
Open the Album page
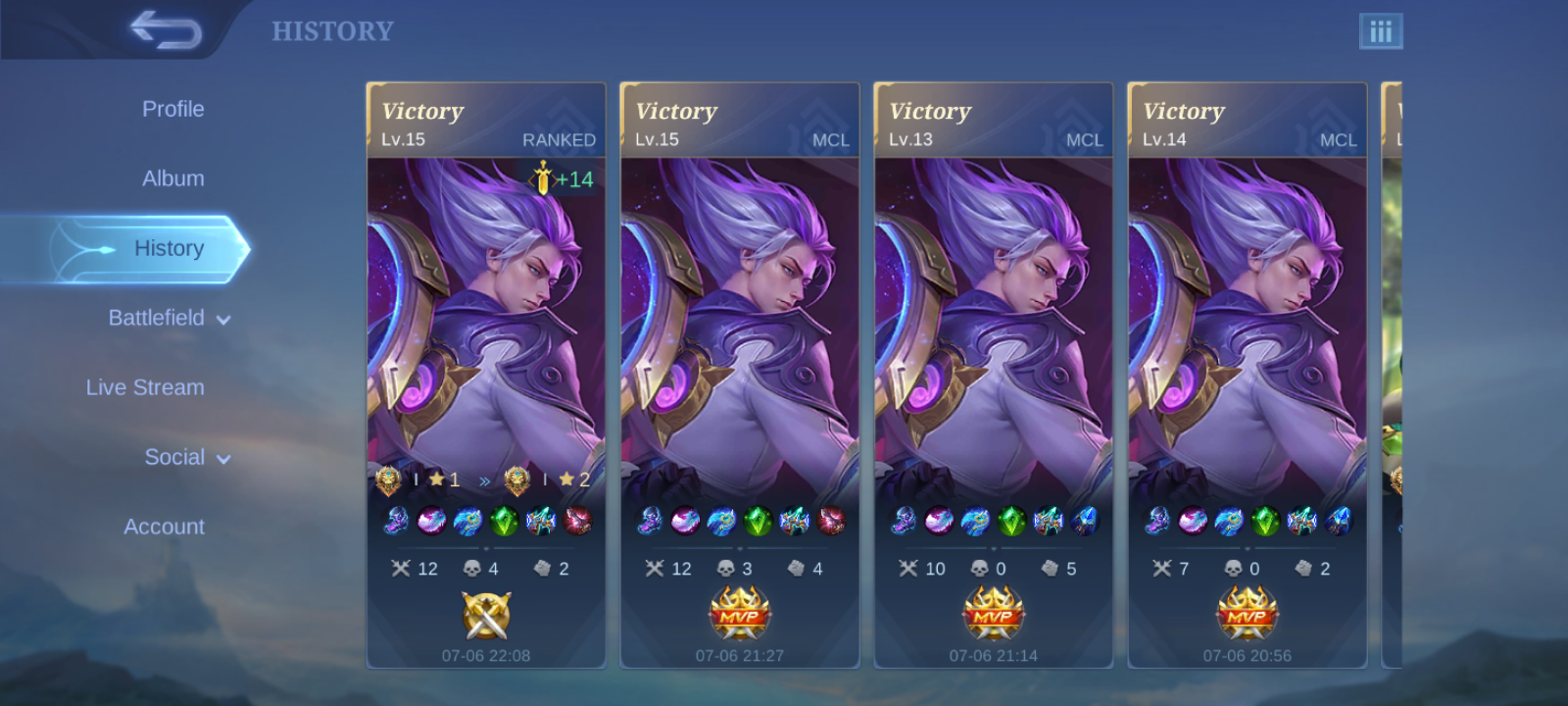pos(172,178)
